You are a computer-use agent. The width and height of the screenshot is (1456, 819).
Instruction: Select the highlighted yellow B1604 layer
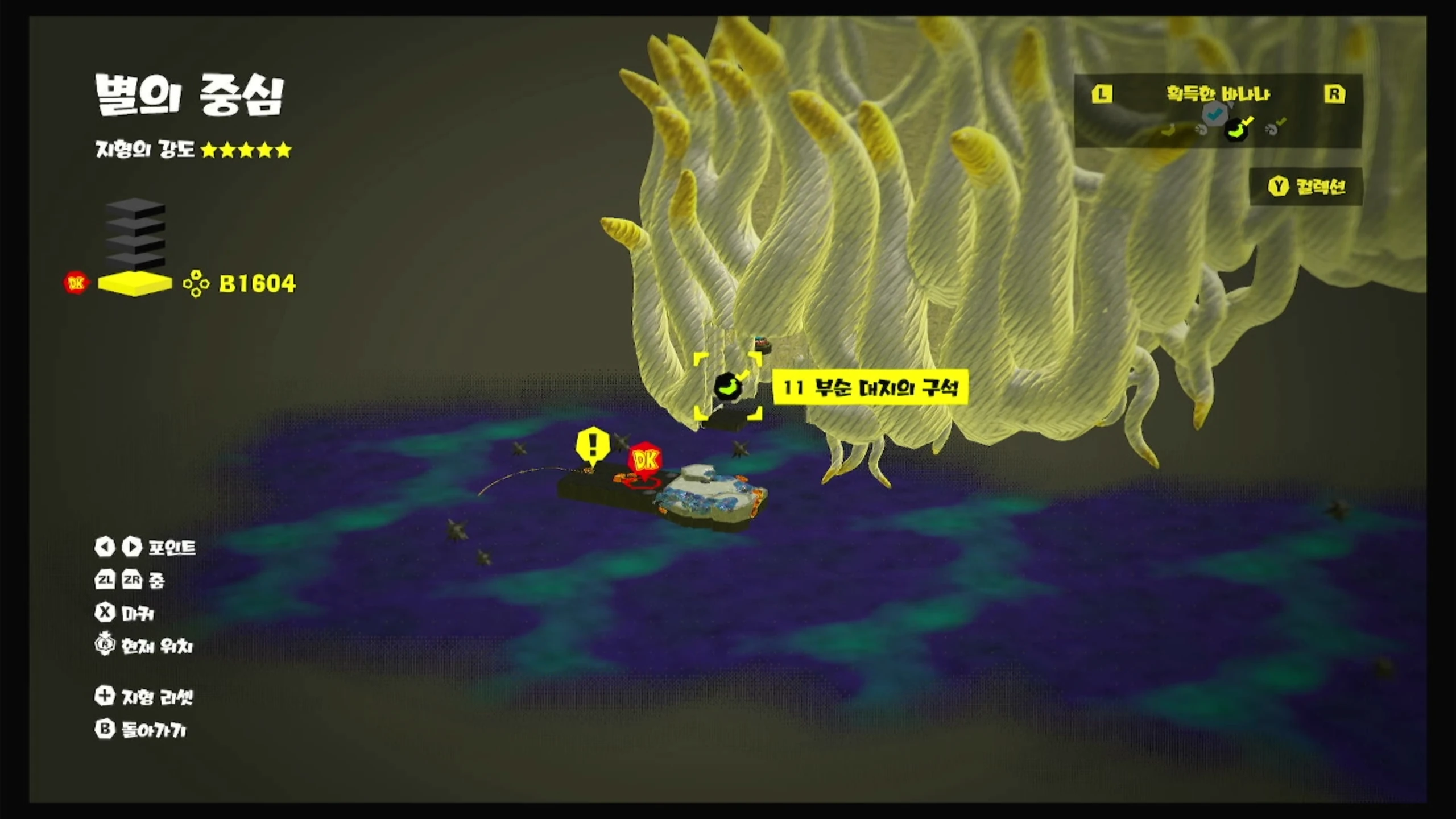click(135, 283)
